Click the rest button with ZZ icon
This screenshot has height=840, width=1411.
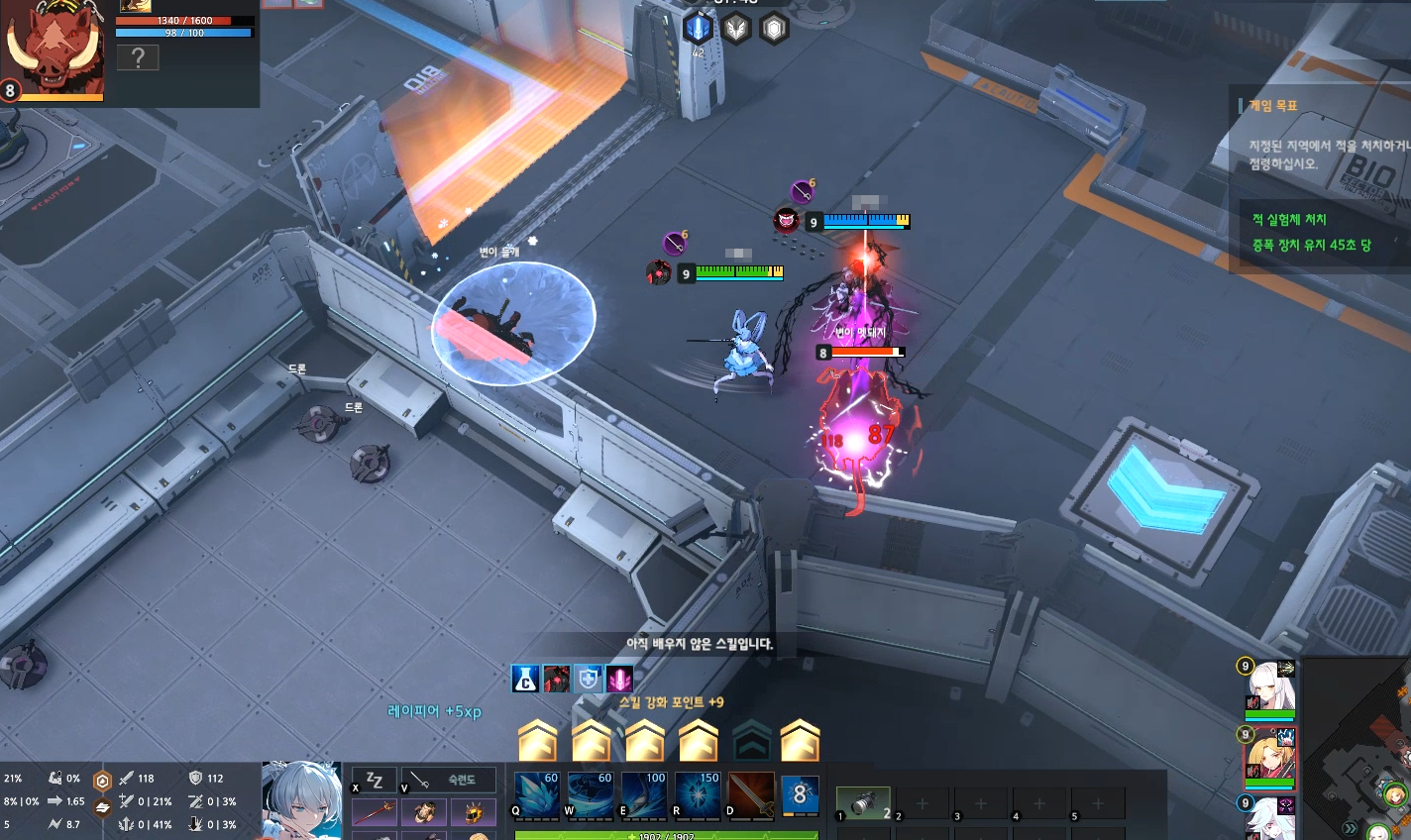(x=375, y=781)
